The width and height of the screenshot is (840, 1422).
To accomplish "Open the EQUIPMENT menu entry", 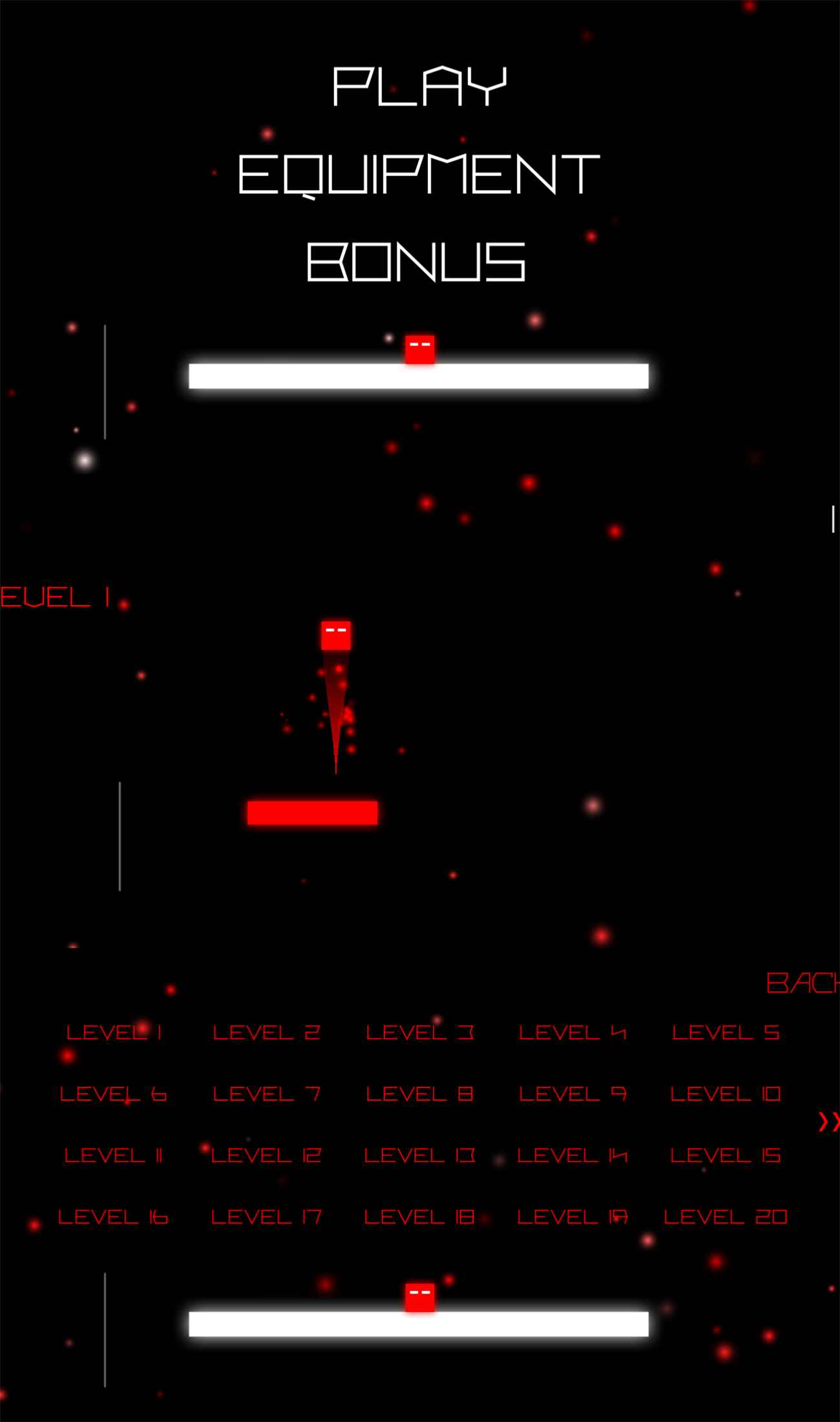I will (419, 173).
